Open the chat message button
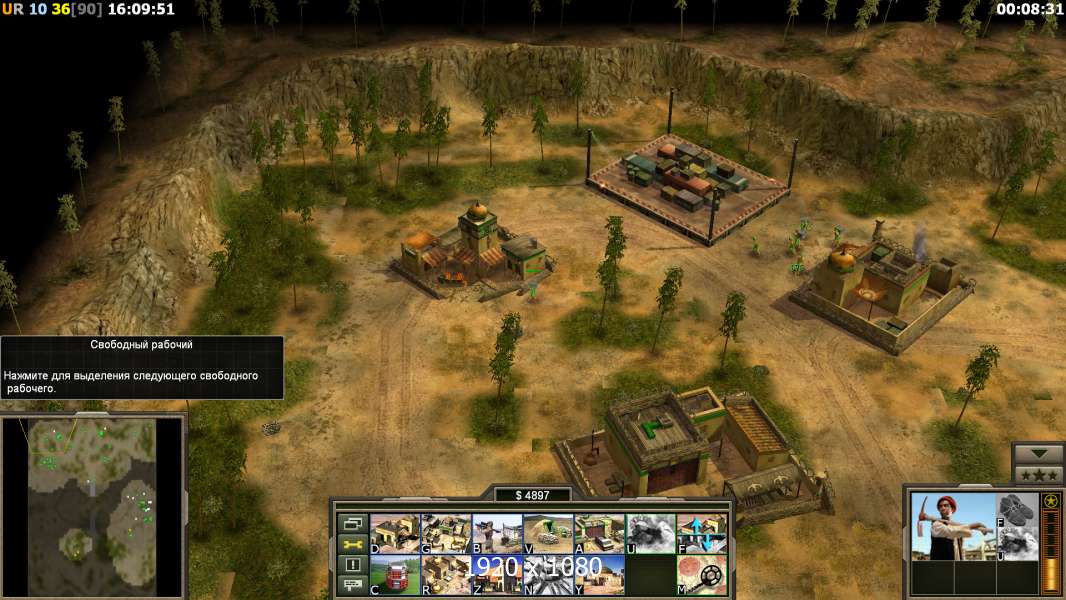The width and height of the screenshot is (1066, 600). pos(352,586)
